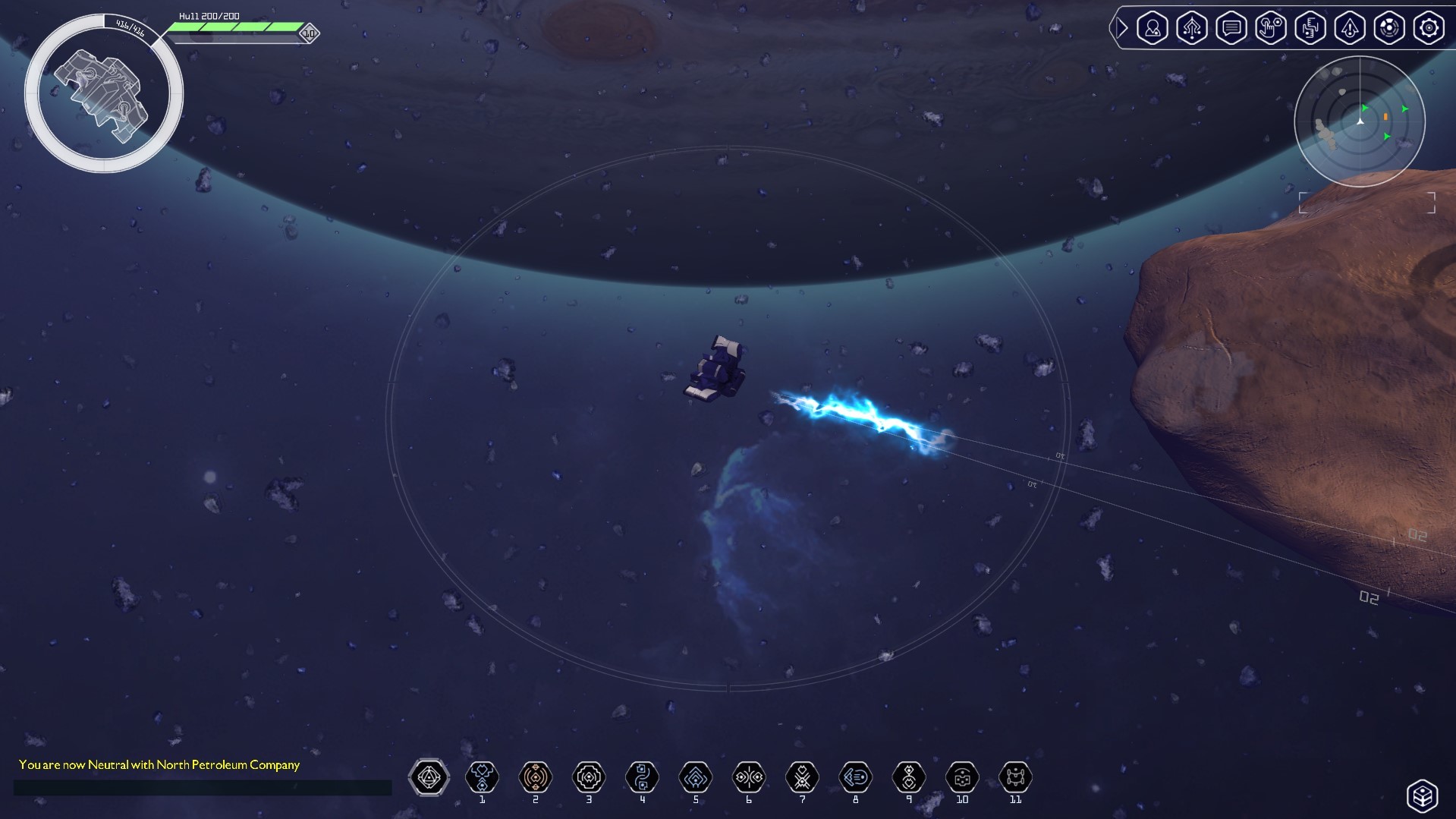
Task: Activate hotbar ability in slot 1
Action: (482, 777)
